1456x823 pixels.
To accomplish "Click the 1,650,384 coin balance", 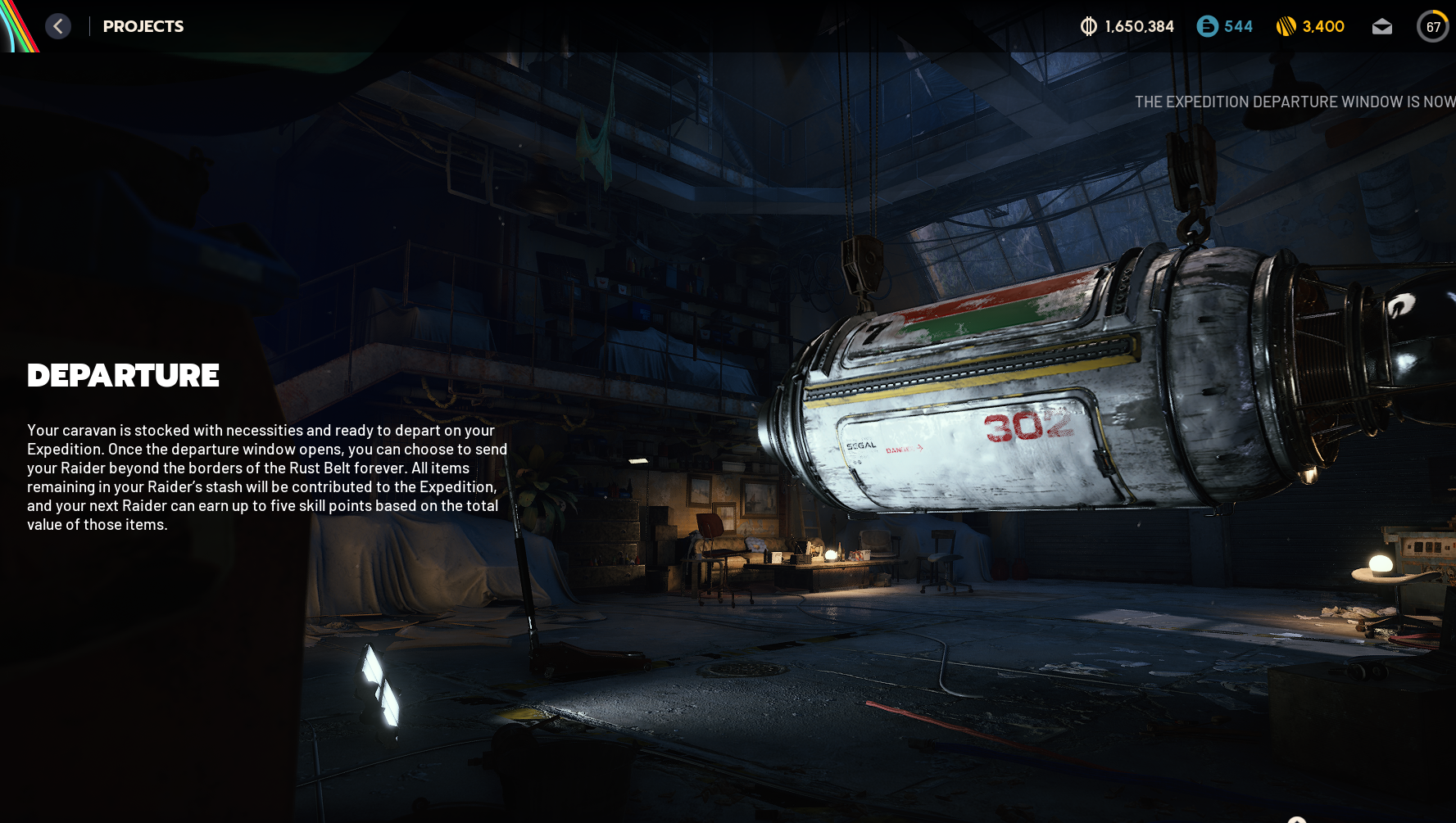I will [x=1127, y=26].
